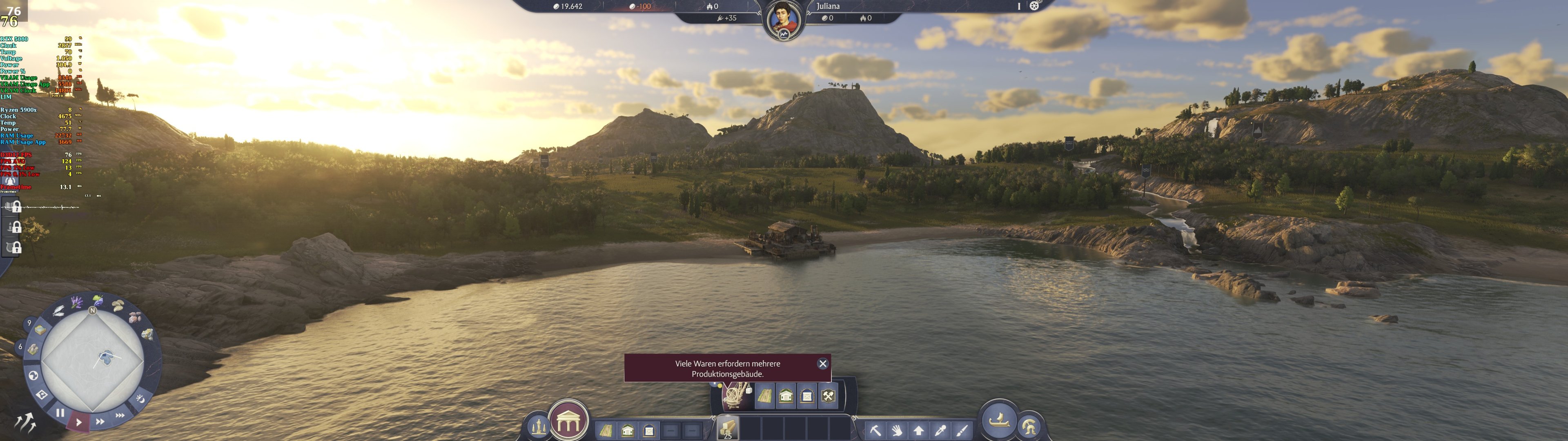Expand the '6' stone deposit marker on minimap
Image resolution: width=1568 pixels, height=441 pixels.
20,347
